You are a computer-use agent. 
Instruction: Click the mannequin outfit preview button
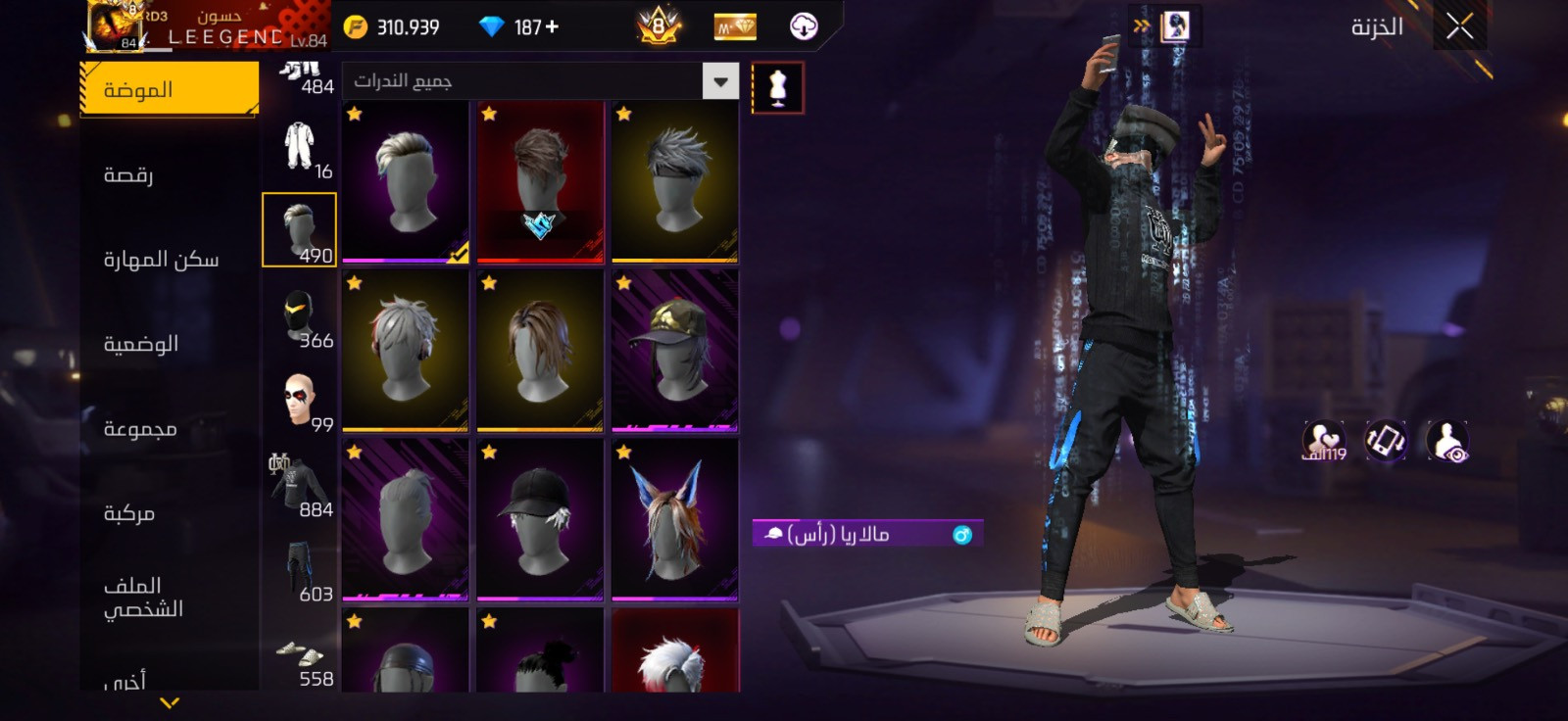tap(778, 88)
